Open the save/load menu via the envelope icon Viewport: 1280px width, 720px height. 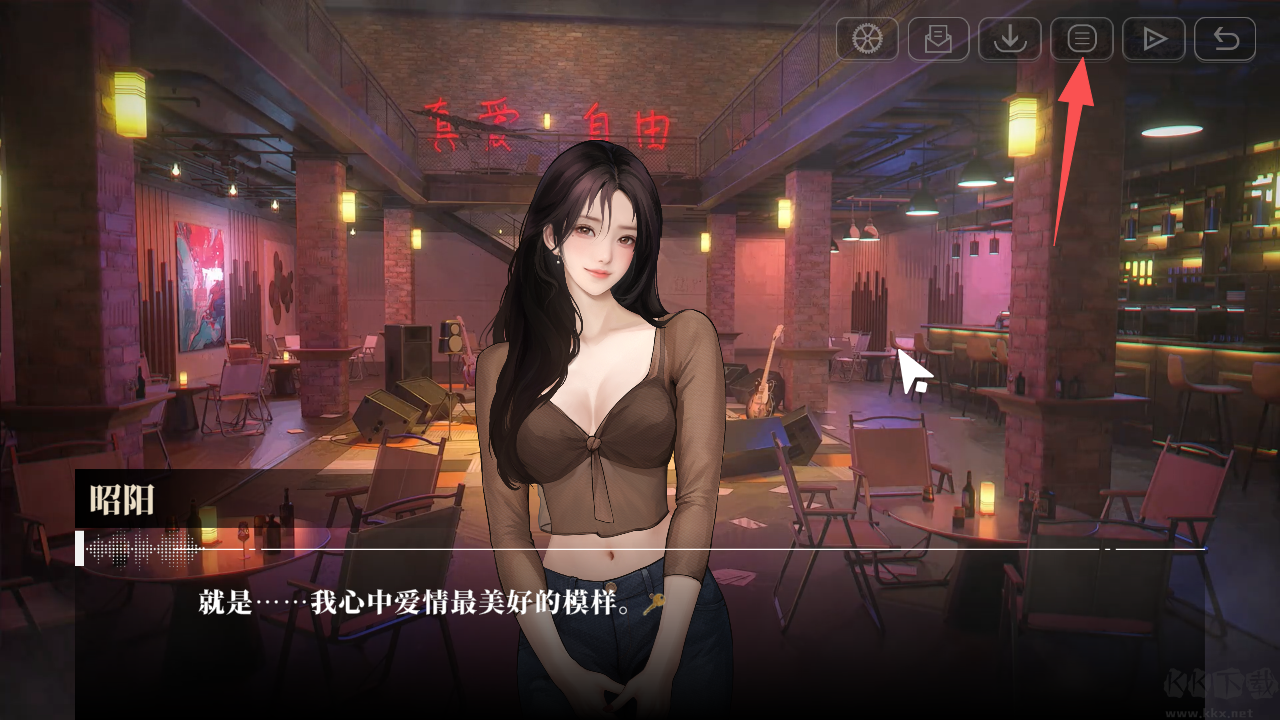click(938, 39)
